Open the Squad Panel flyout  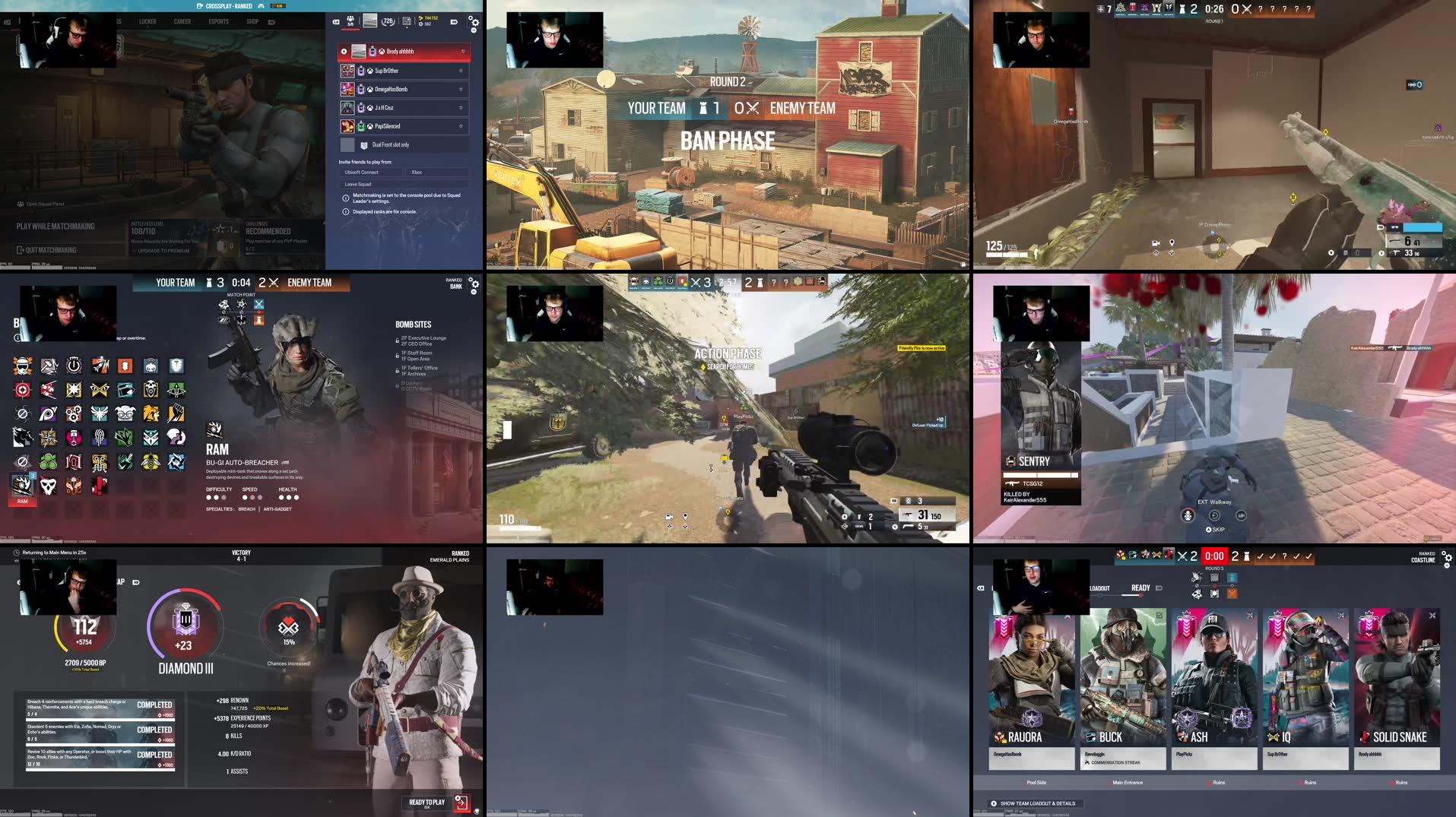tap(42, 205)
